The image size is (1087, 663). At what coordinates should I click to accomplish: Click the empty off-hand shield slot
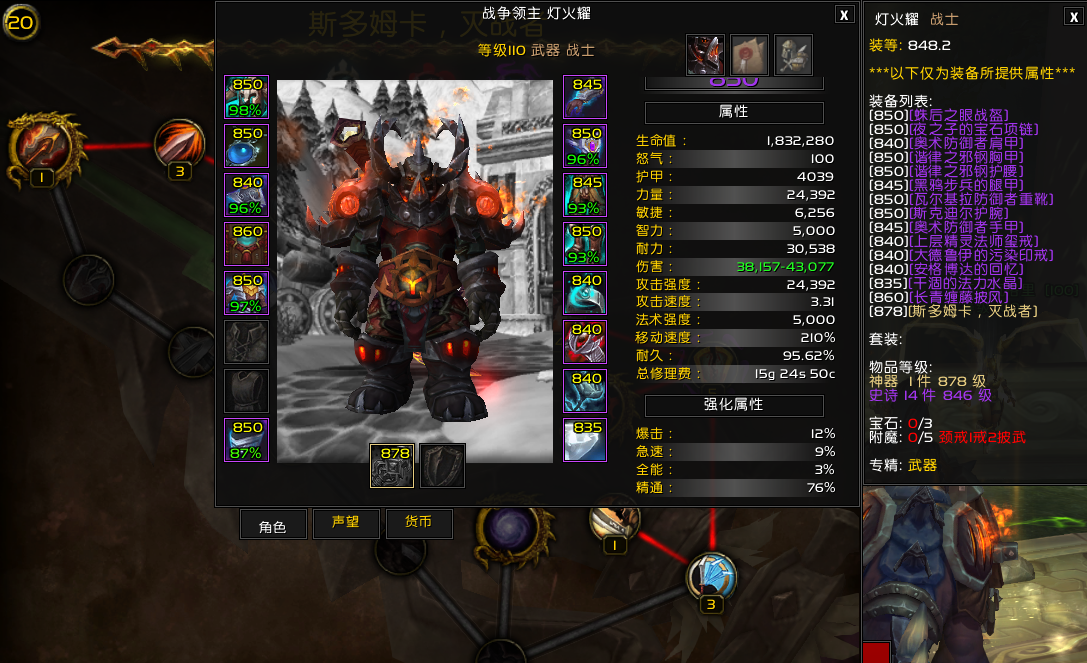(x=442, y=466)
